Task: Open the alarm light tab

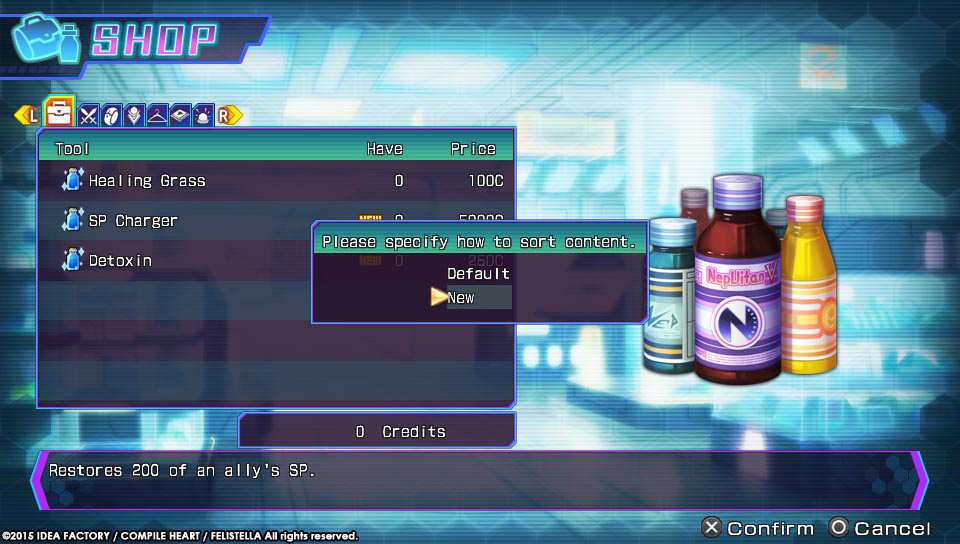Action: (x=203, y=115)
